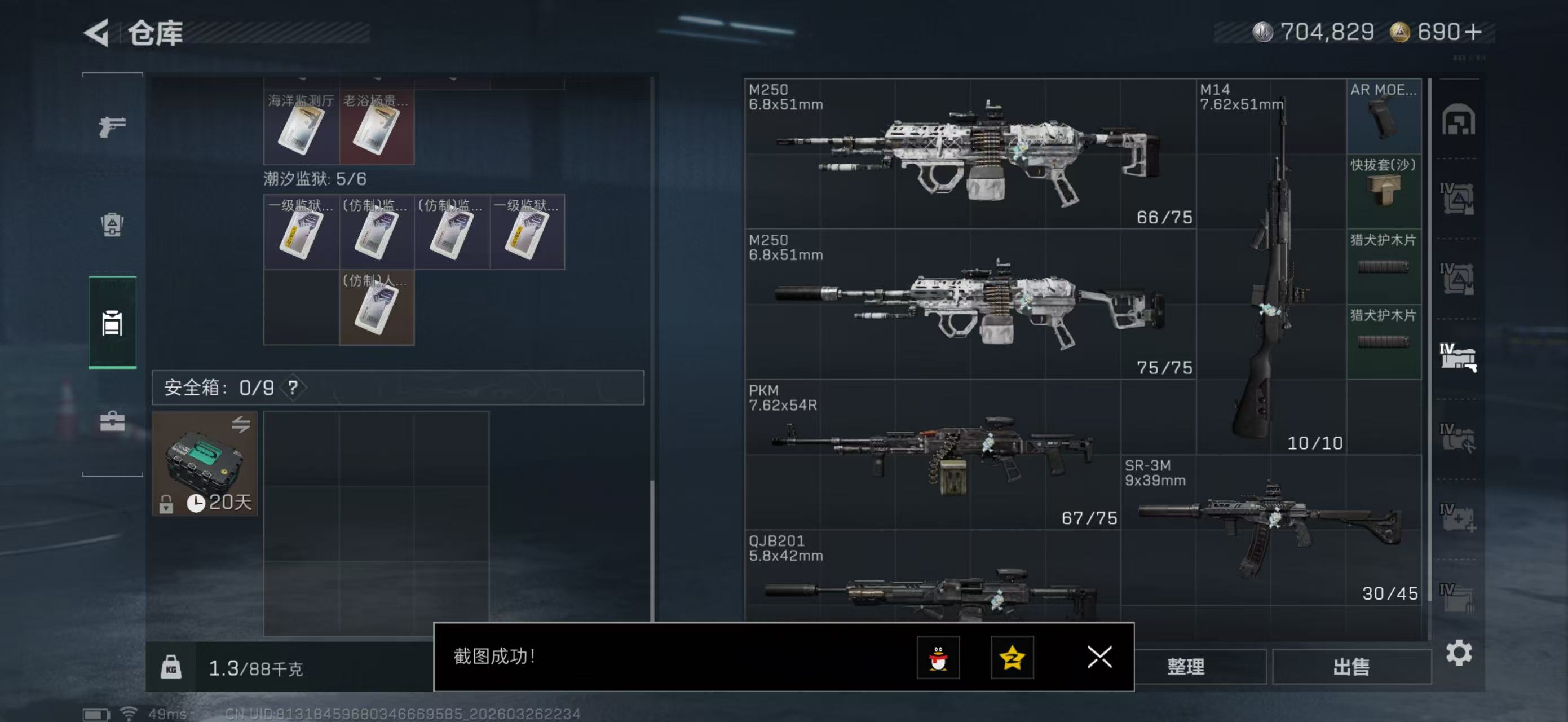Share screenshot via QQ penguin icon
Viewport: 1568px width, 722px height.
938,658
